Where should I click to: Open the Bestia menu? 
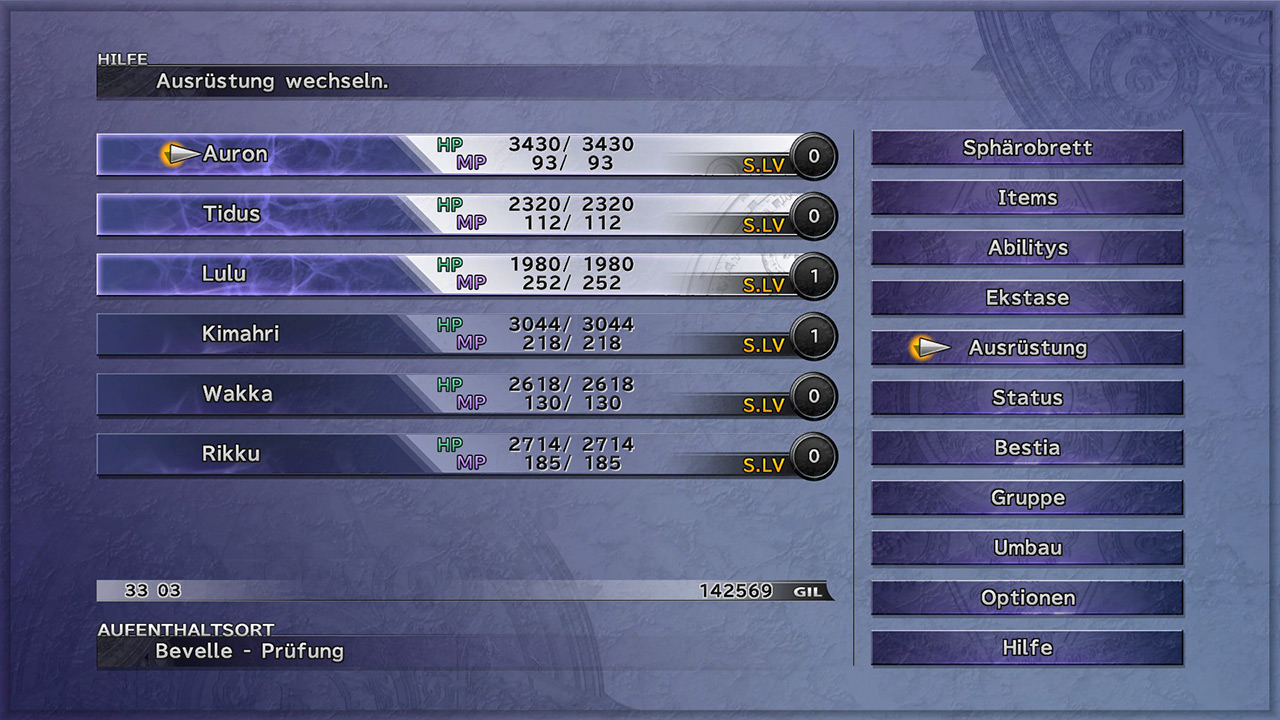1027,448
